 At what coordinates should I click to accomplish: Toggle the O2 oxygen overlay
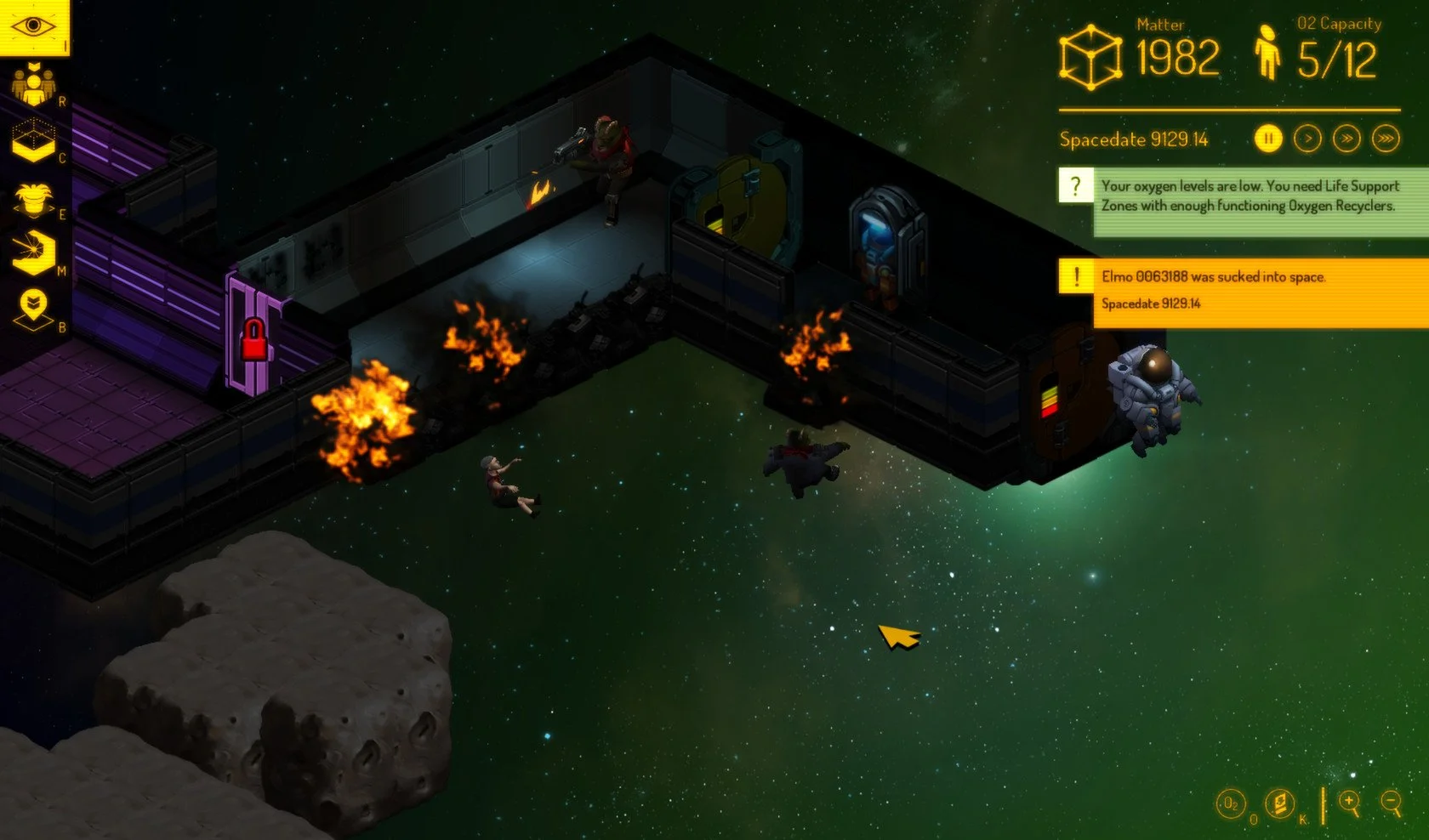coord(1231,803)
